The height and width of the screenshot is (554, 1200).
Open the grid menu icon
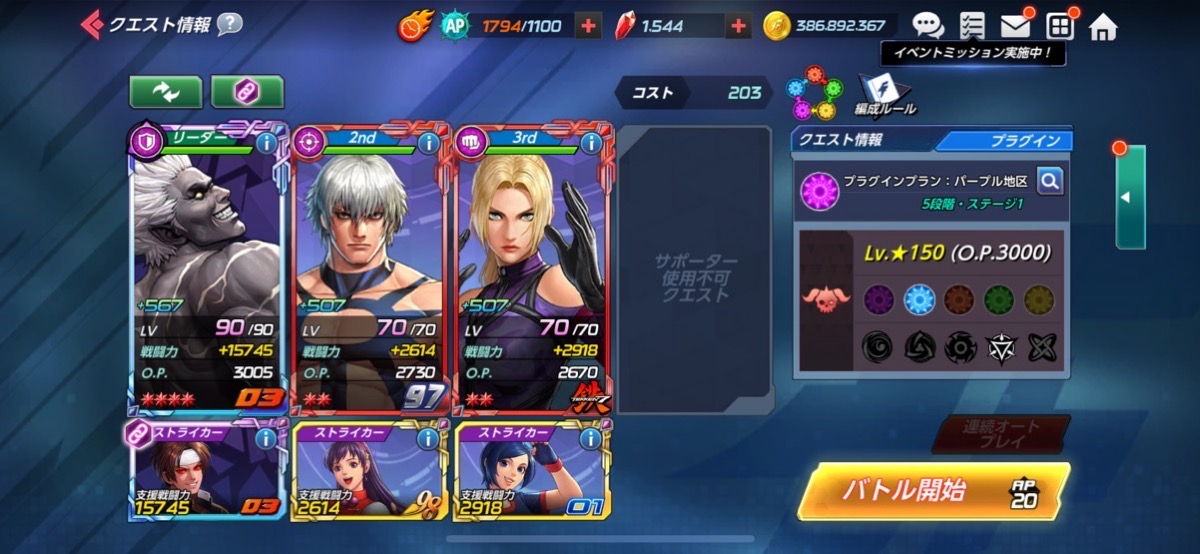pyautogui.click(x=1059, y=26)
